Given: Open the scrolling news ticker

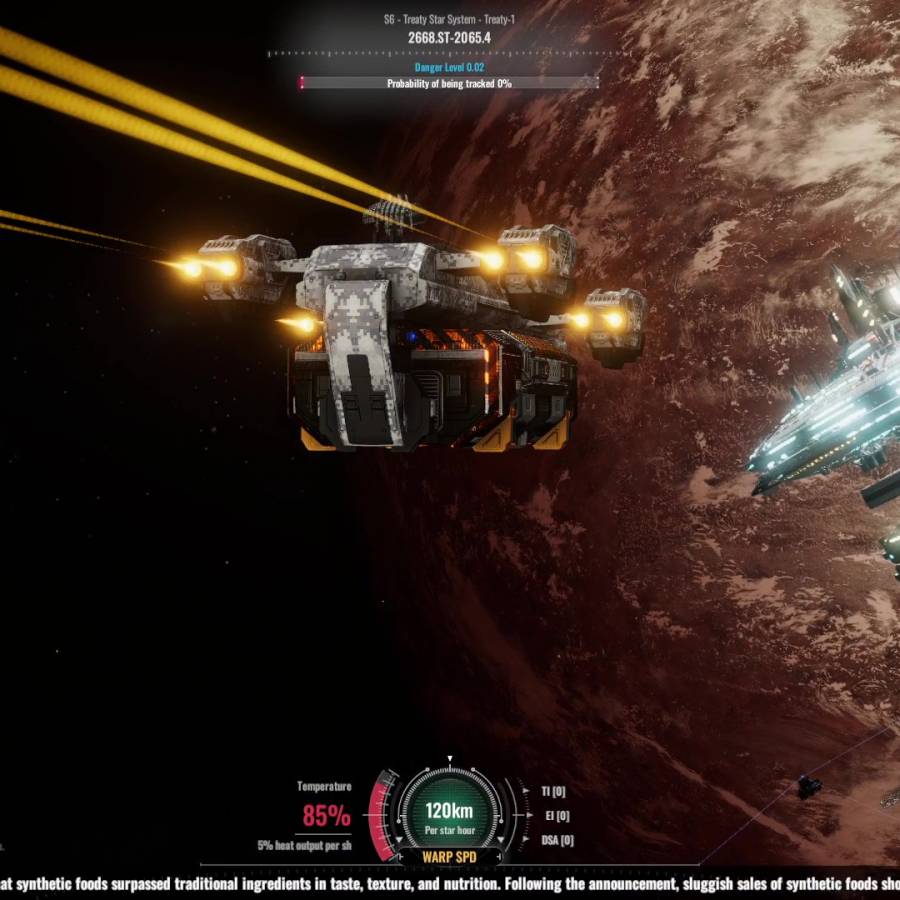Looking at the screenshot, I should pyautogui.click(x=450, y=884).
